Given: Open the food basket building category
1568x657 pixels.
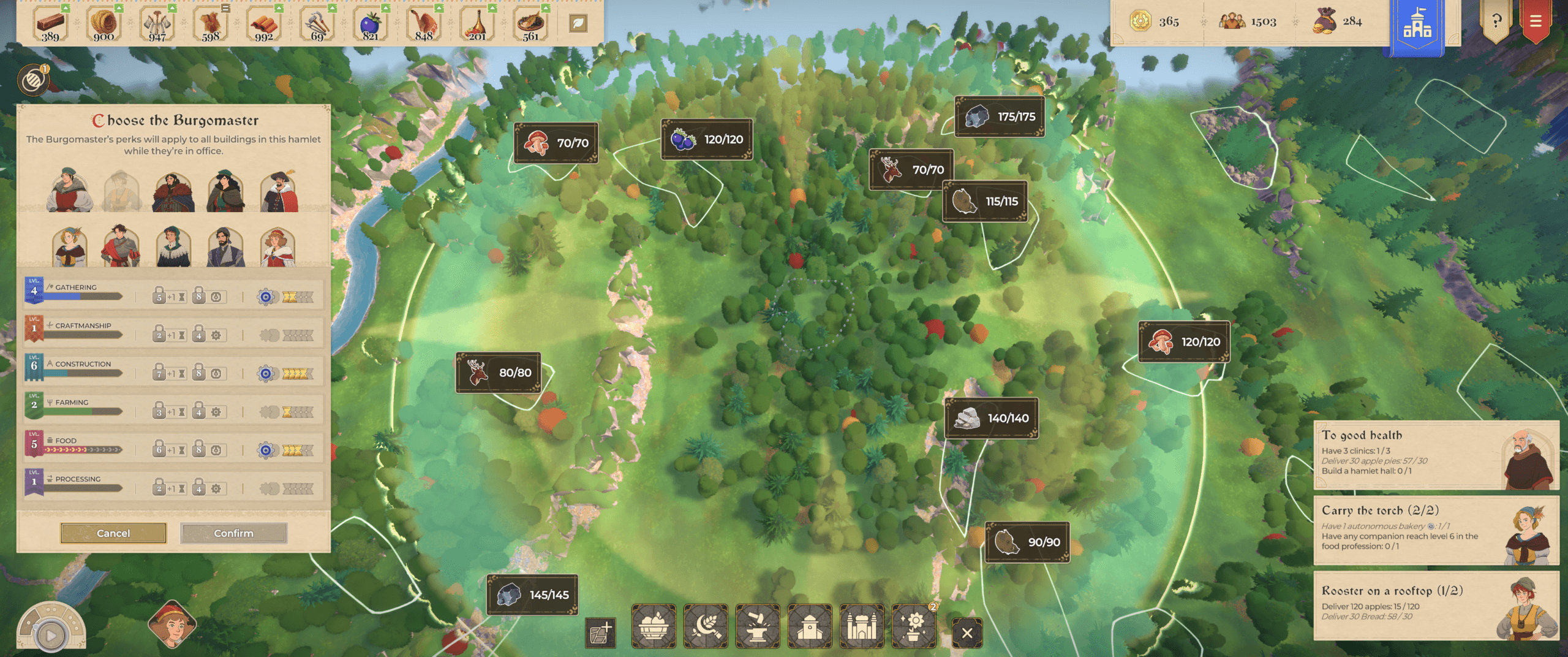Looking at the screenshot, I should point(654,626).
